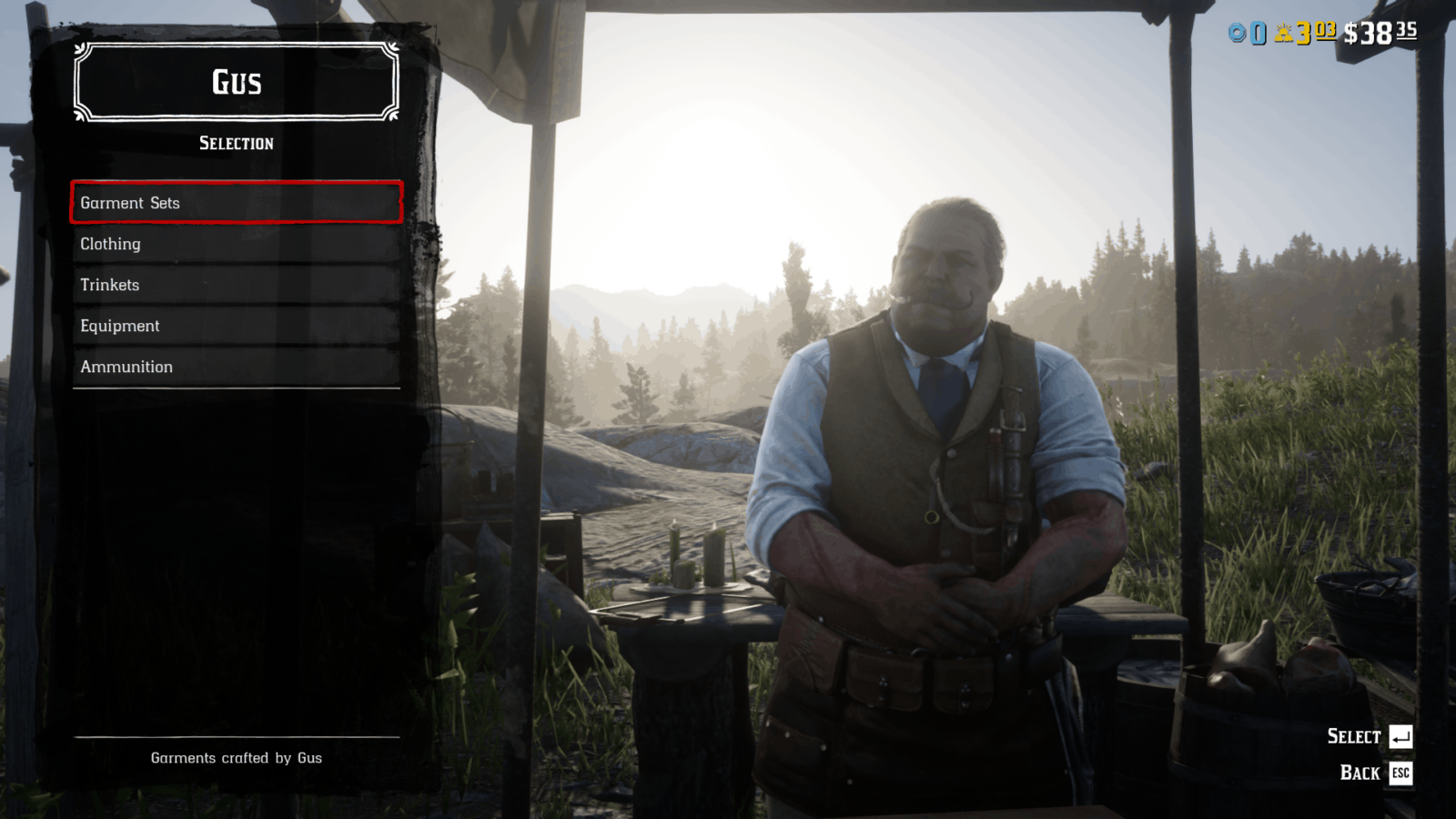Click the Garments crafted by Gus description
Screen dimensions: 1456x819
236,757
